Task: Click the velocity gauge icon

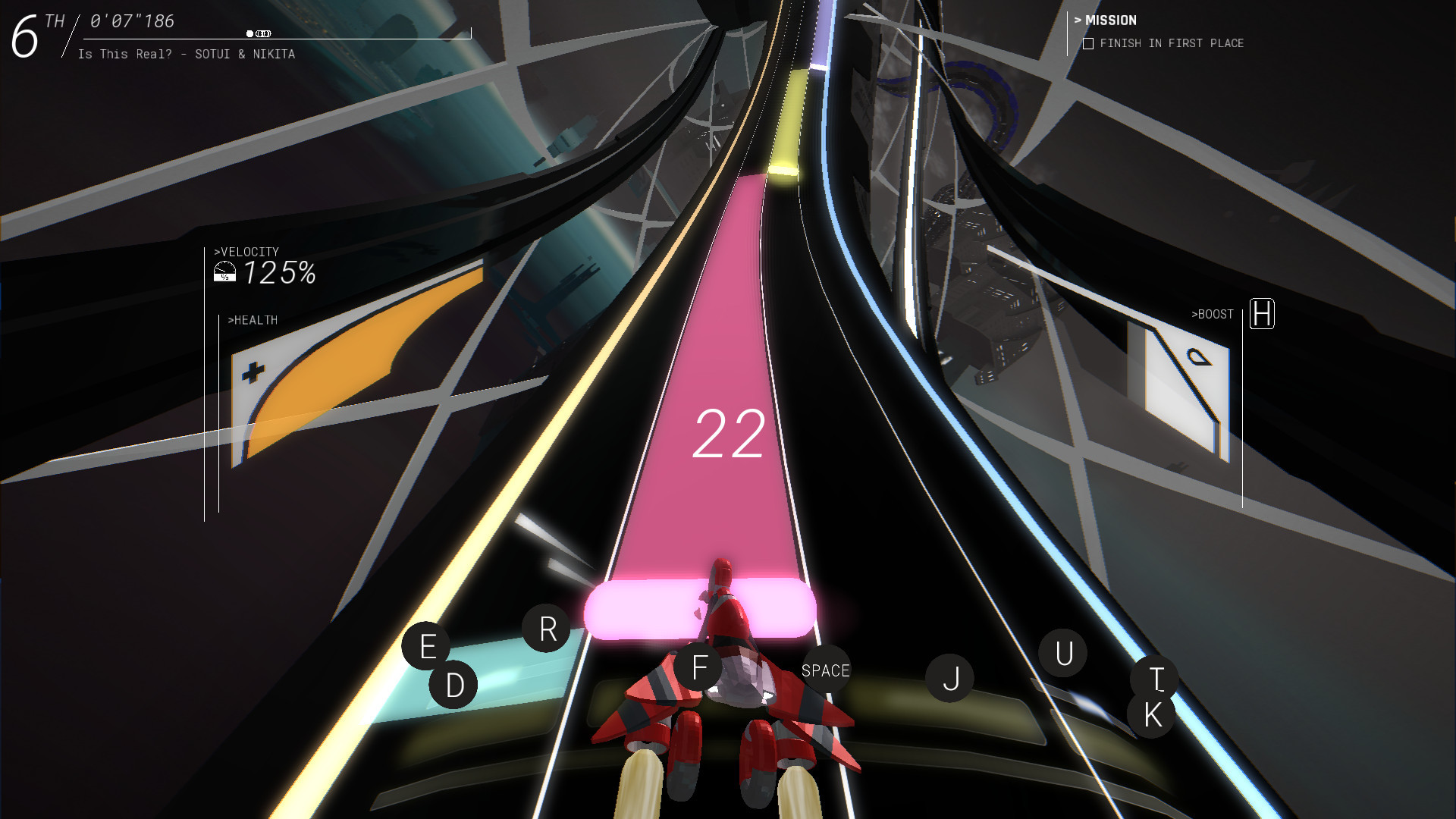Action: point(225,271)
